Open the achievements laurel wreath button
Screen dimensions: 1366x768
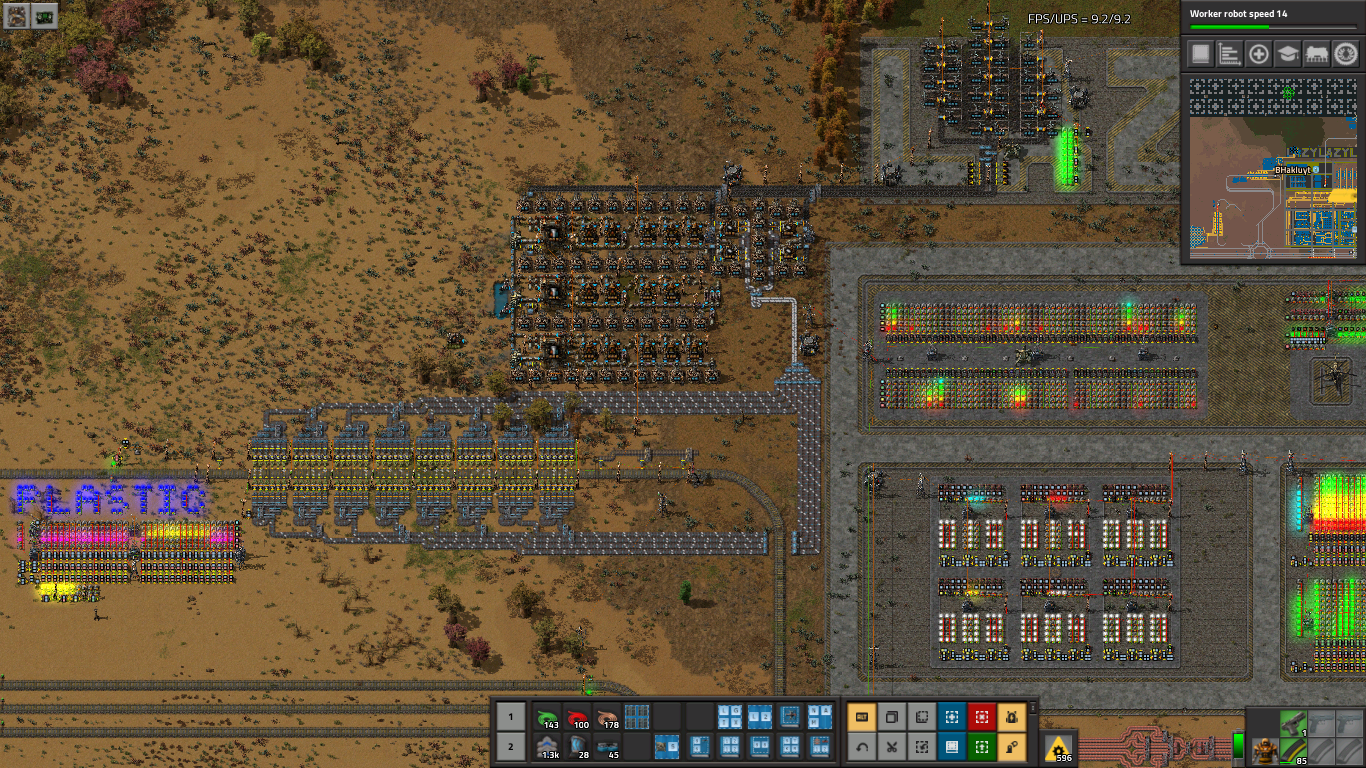[x=1345, y=54]
